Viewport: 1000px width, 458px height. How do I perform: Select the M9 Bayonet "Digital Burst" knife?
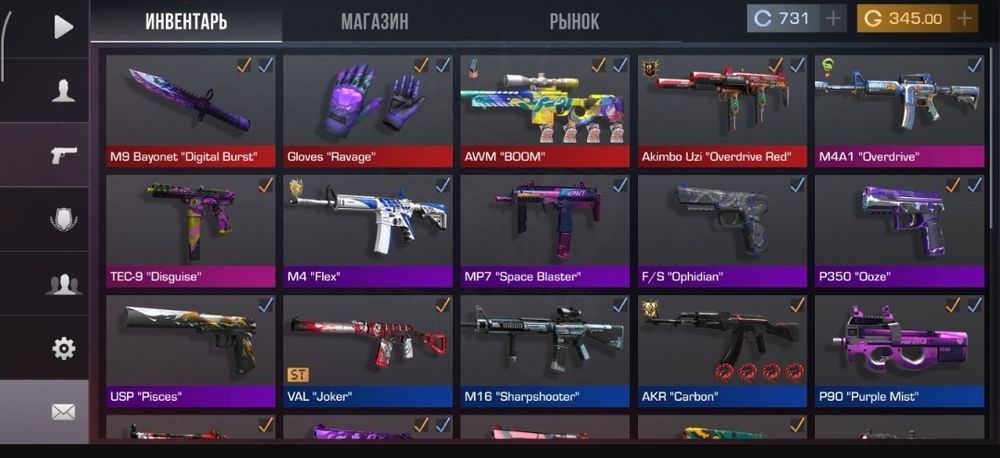coord(190,110)
